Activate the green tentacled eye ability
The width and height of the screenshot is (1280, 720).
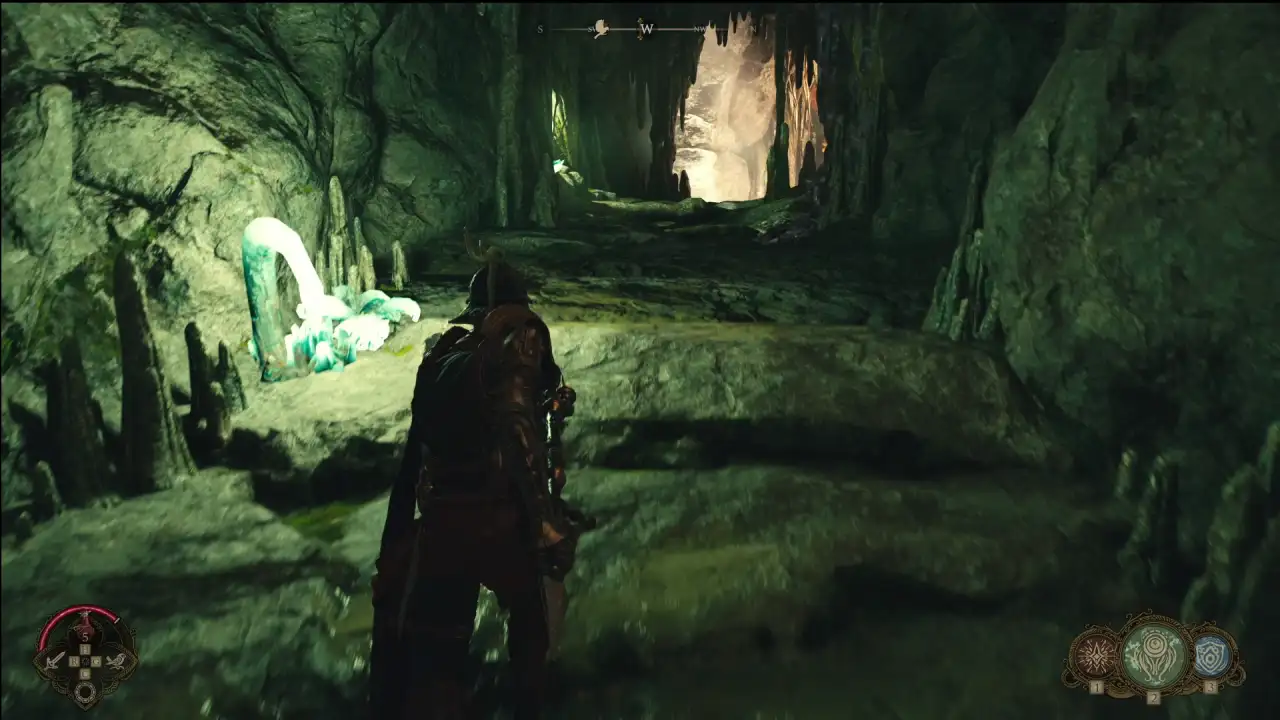(1153, 655)
